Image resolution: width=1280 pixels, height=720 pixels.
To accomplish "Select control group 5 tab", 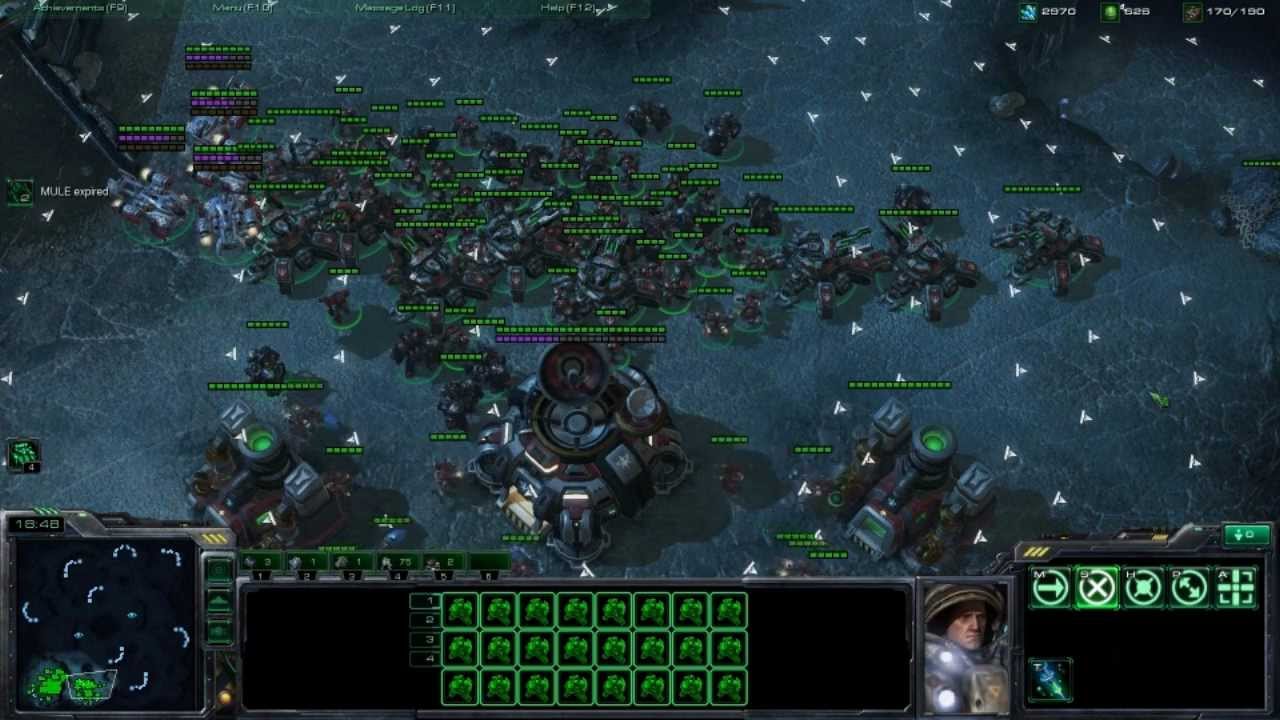I will 444,563.
